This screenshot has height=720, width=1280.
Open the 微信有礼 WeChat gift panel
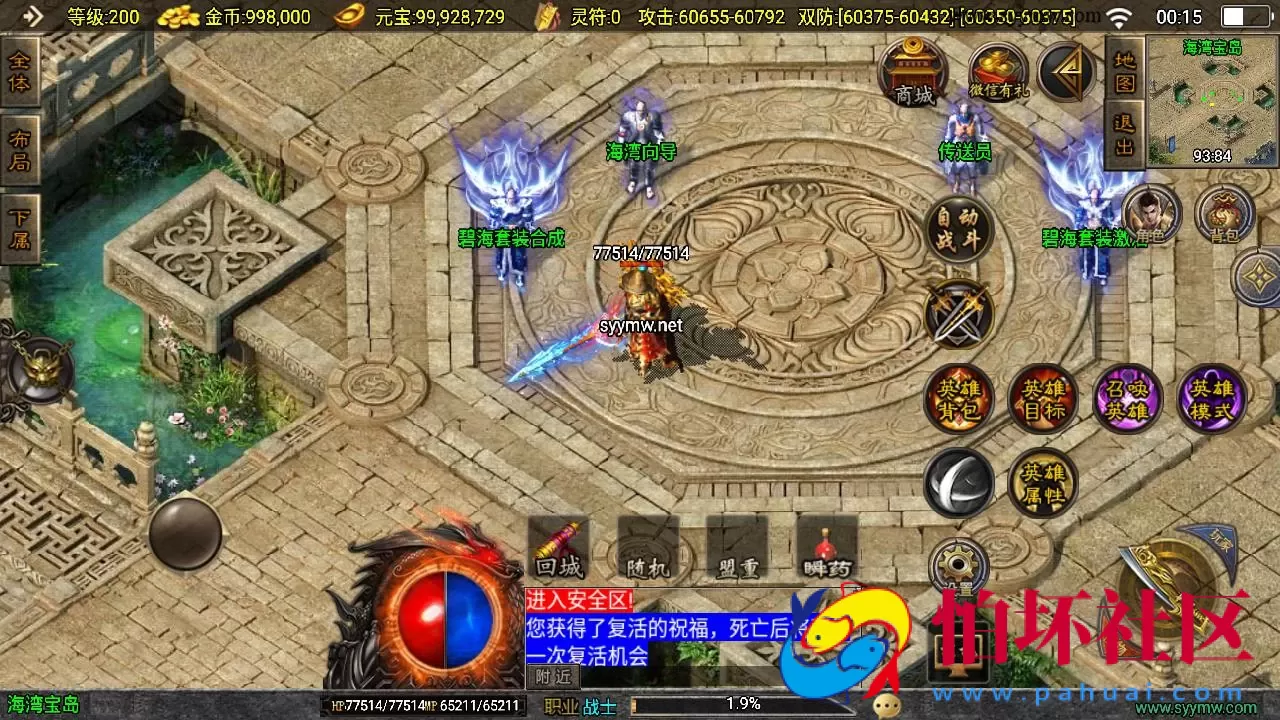[997, 70]
